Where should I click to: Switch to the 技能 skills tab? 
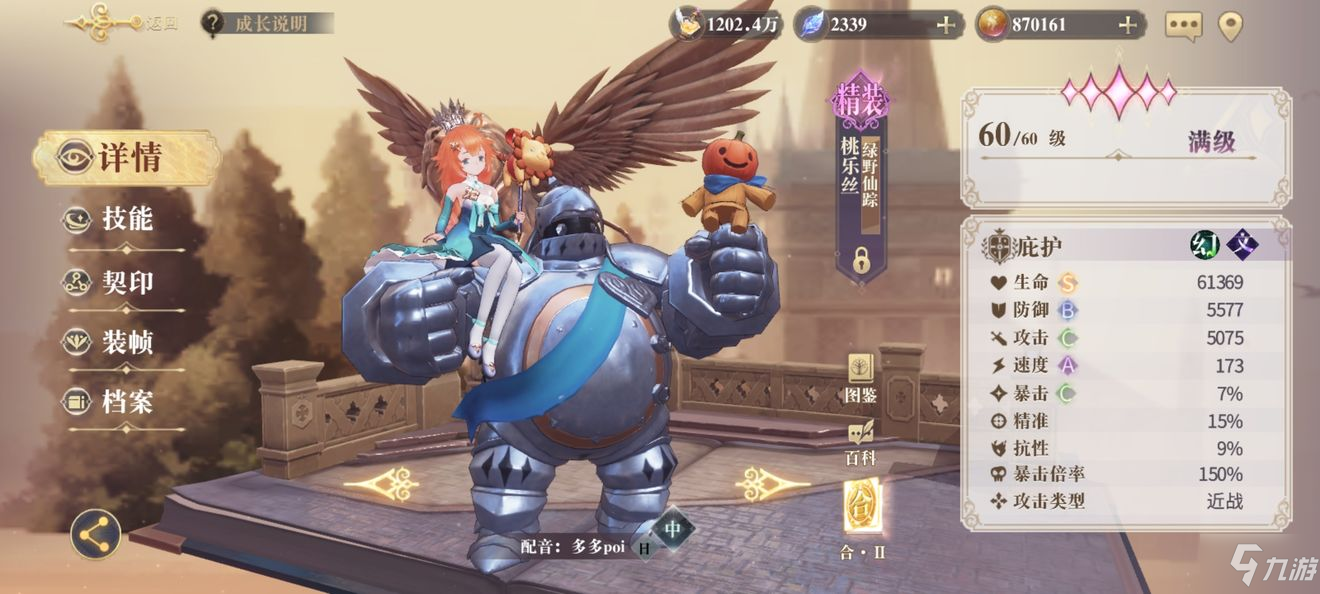[x=126, y=220]
